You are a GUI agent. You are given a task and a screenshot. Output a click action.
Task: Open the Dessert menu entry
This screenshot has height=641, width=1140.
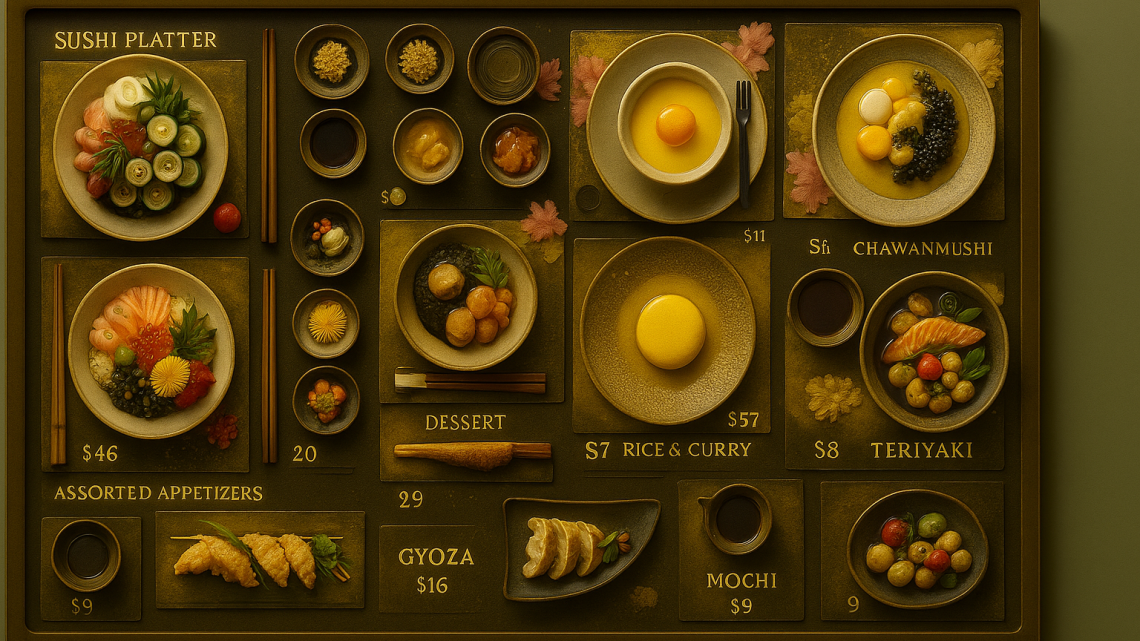coord(465,422)
